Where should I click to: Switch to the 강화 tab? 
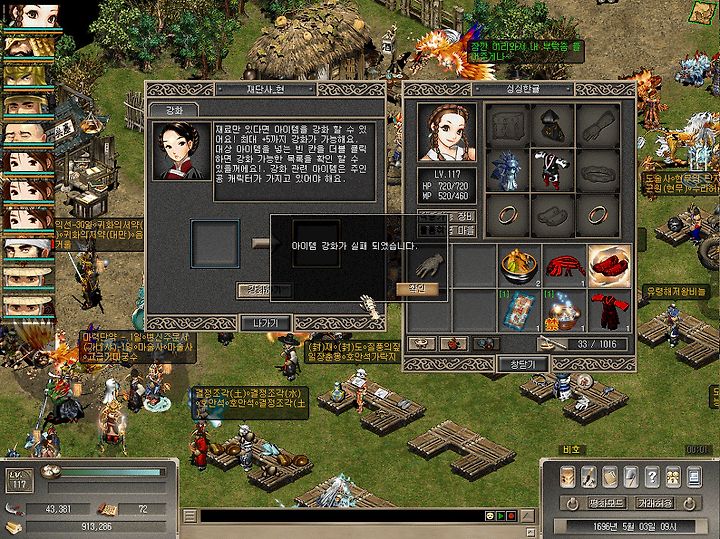point(172,109)
